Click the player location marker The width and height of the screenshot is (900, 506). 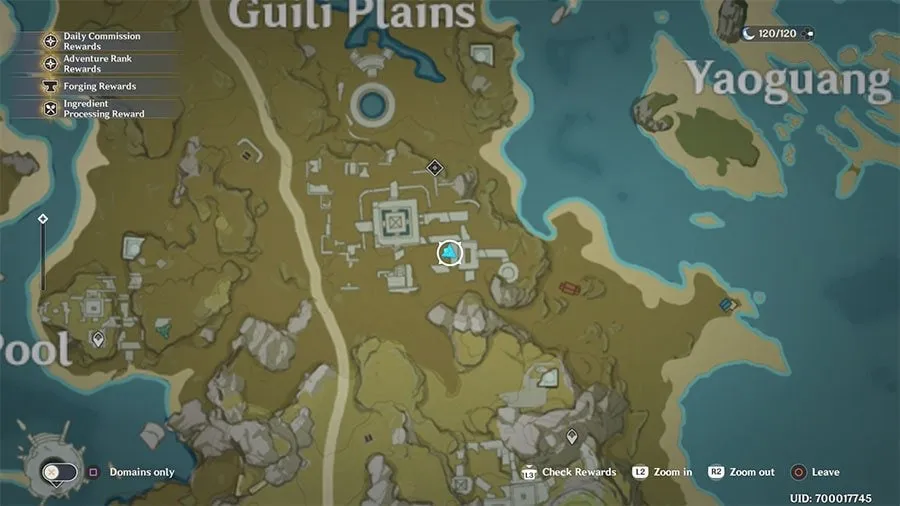[x=451, y=254]
